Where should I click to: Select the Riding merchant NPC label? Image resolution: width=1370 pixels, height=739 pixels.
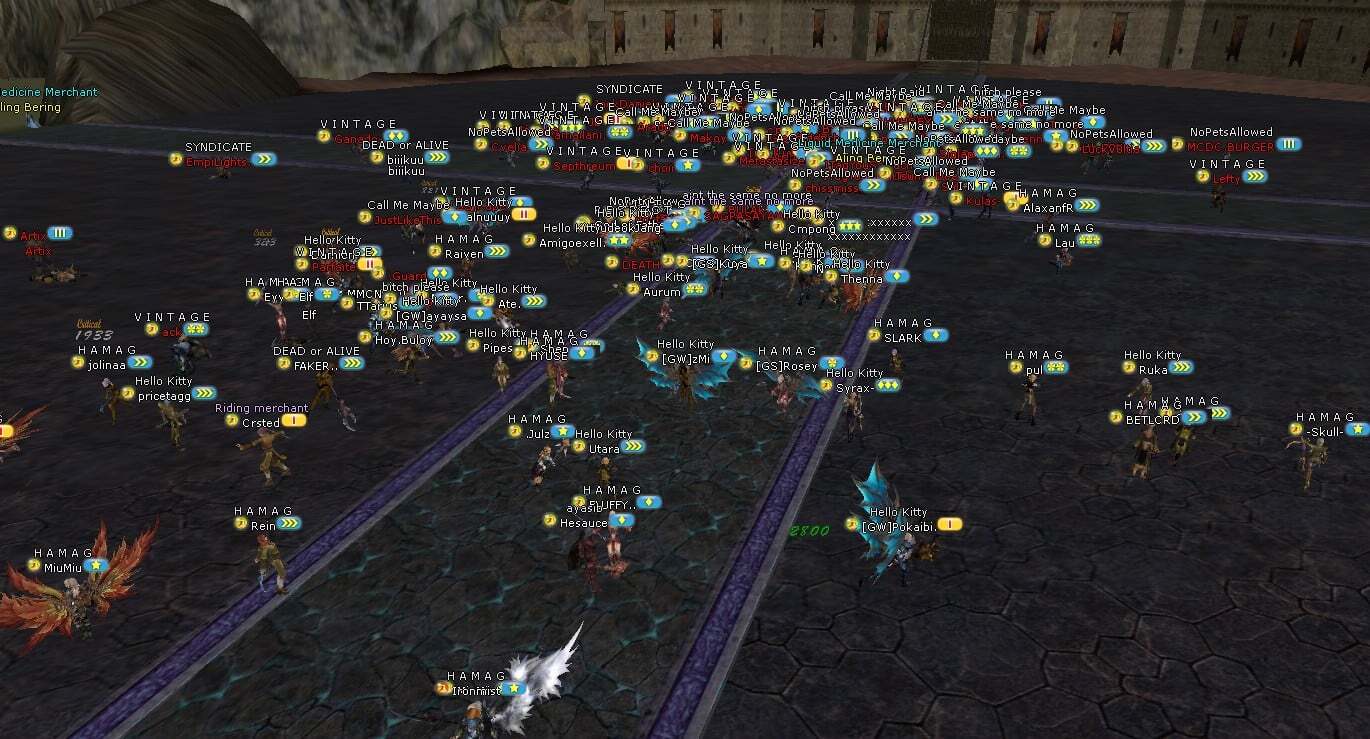click(262, 408)
